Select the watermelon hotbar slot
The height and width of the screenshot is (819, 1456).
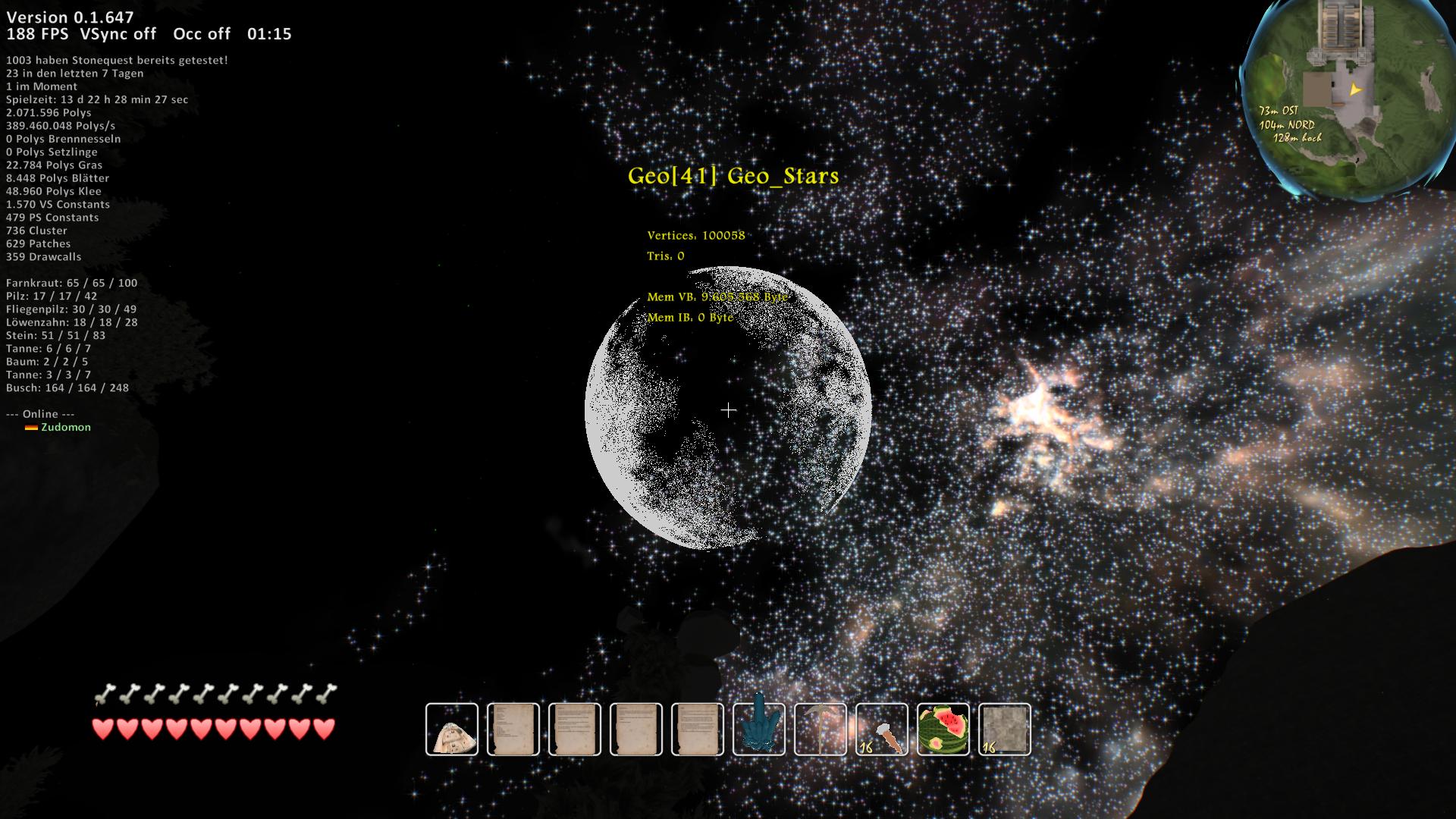point(943,730)
